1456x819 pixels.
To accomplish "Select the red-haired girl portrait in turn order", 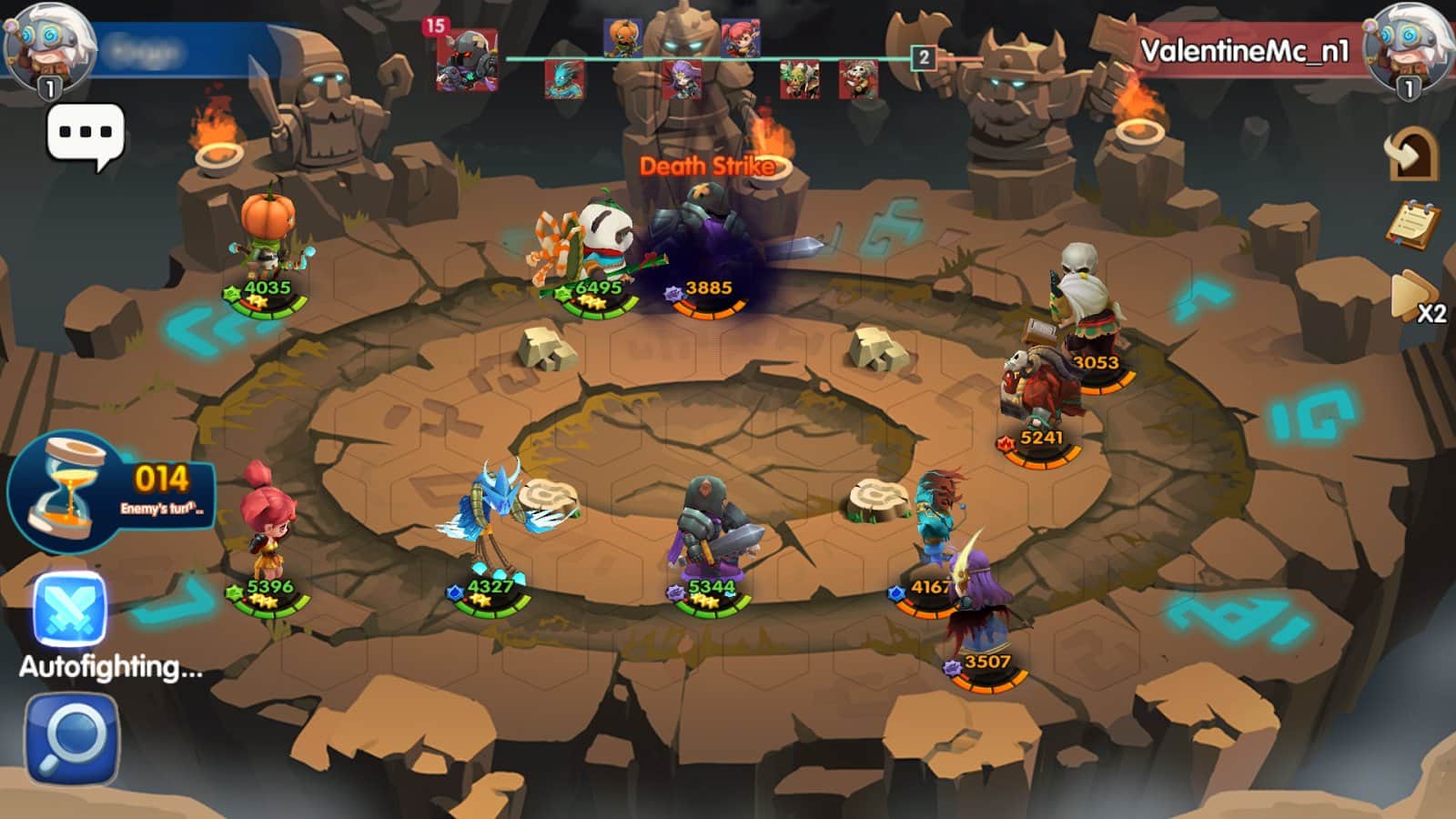I will [740, 37].
